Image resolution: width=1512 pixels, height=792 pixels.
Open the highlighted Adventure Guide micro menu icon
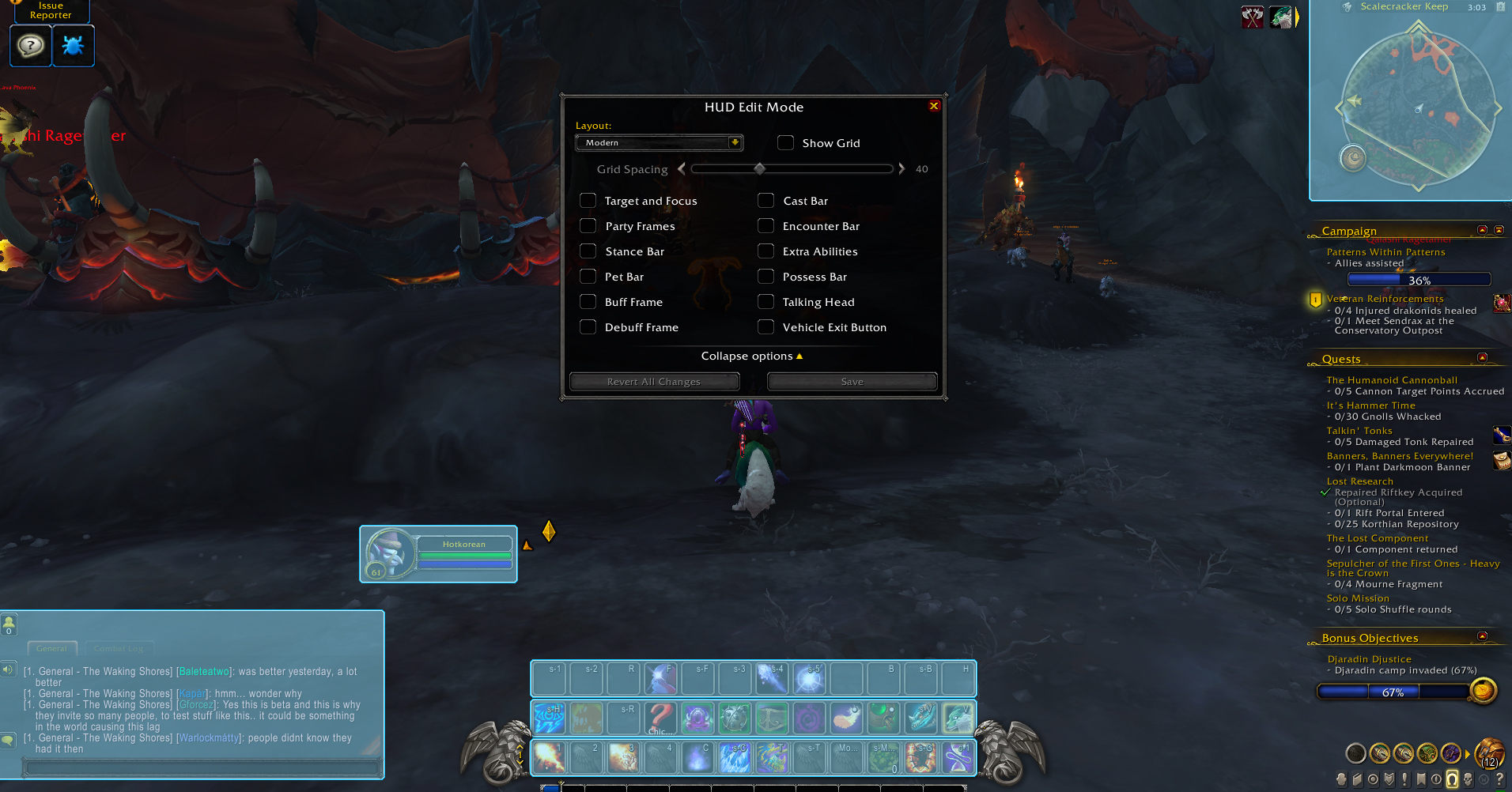pos(1452,780)
